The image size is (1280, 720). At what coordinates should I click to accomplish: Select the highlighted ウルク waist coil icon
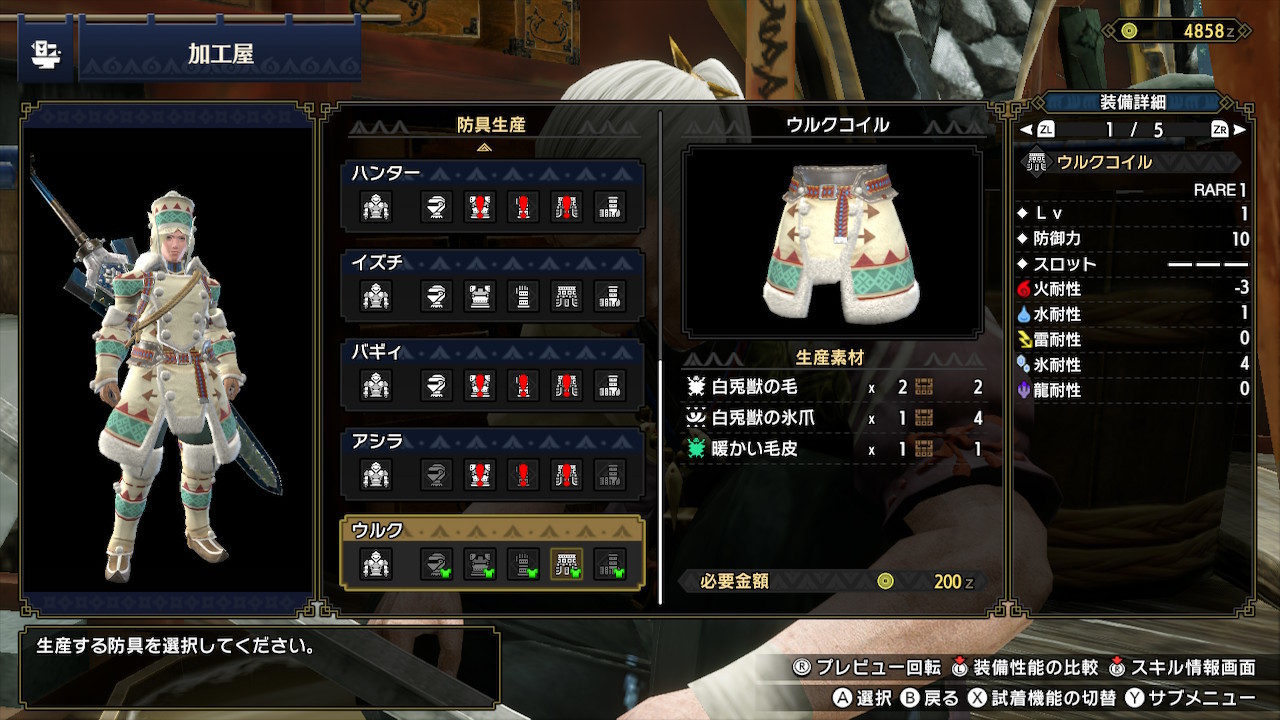point(567,565)
